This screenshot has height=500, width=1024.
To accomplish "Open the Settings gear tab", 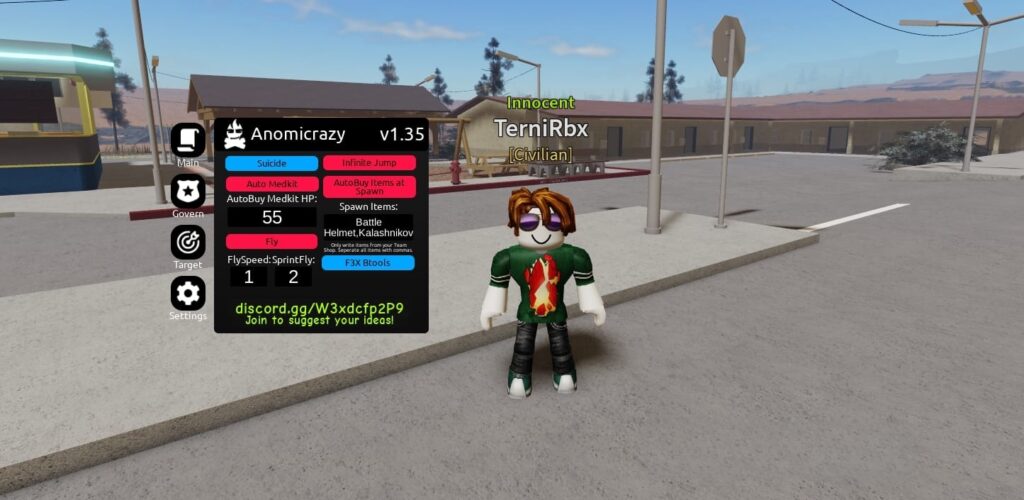I will click(188, 293).
